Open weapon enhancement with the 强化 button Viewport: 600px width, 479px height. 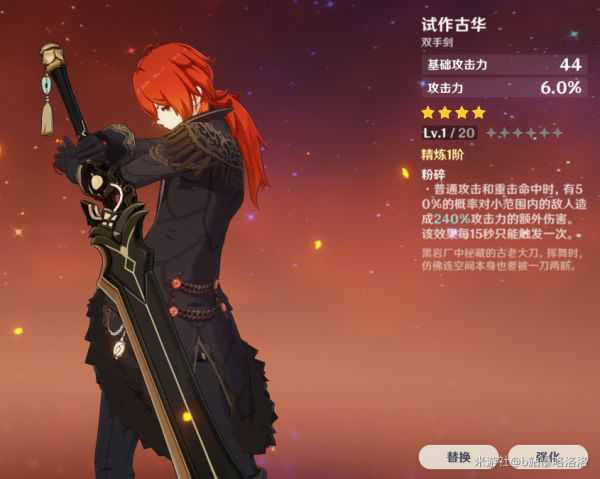coord(547,456)
